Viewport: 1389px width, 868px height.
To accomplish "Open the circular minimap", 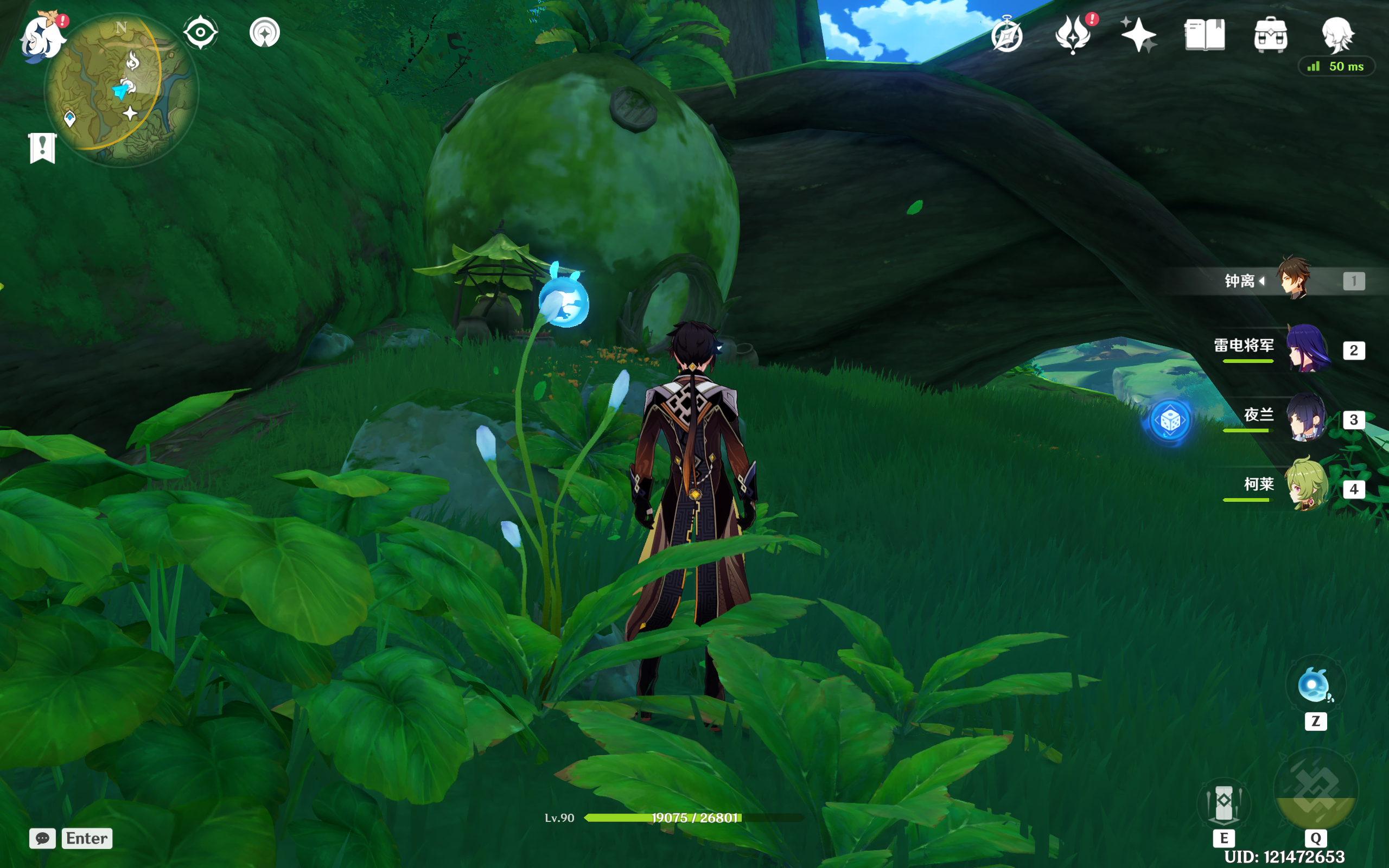I will pos(120,89).
